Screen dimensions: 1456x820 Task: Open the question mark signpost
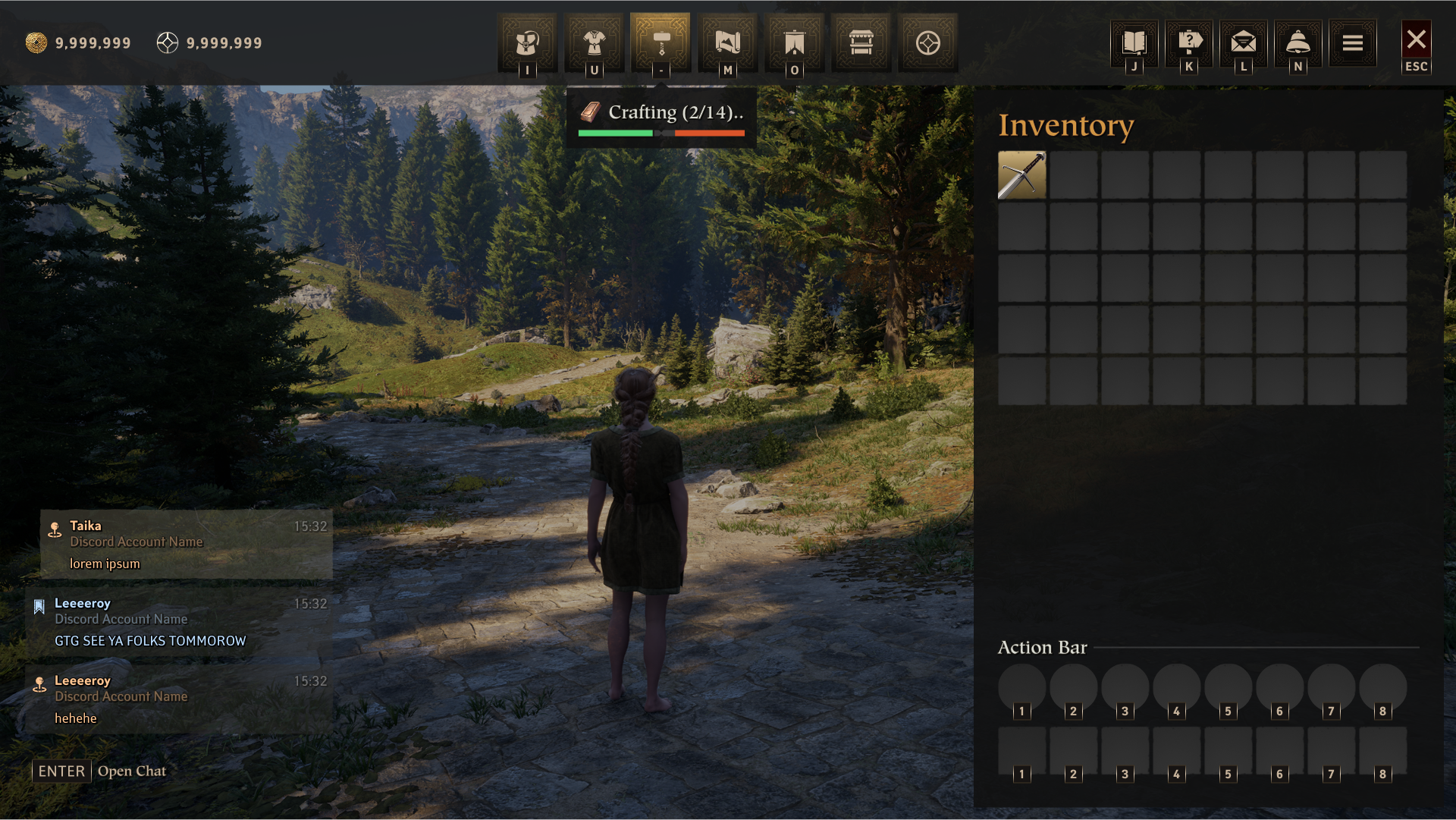click(1189, 42)
